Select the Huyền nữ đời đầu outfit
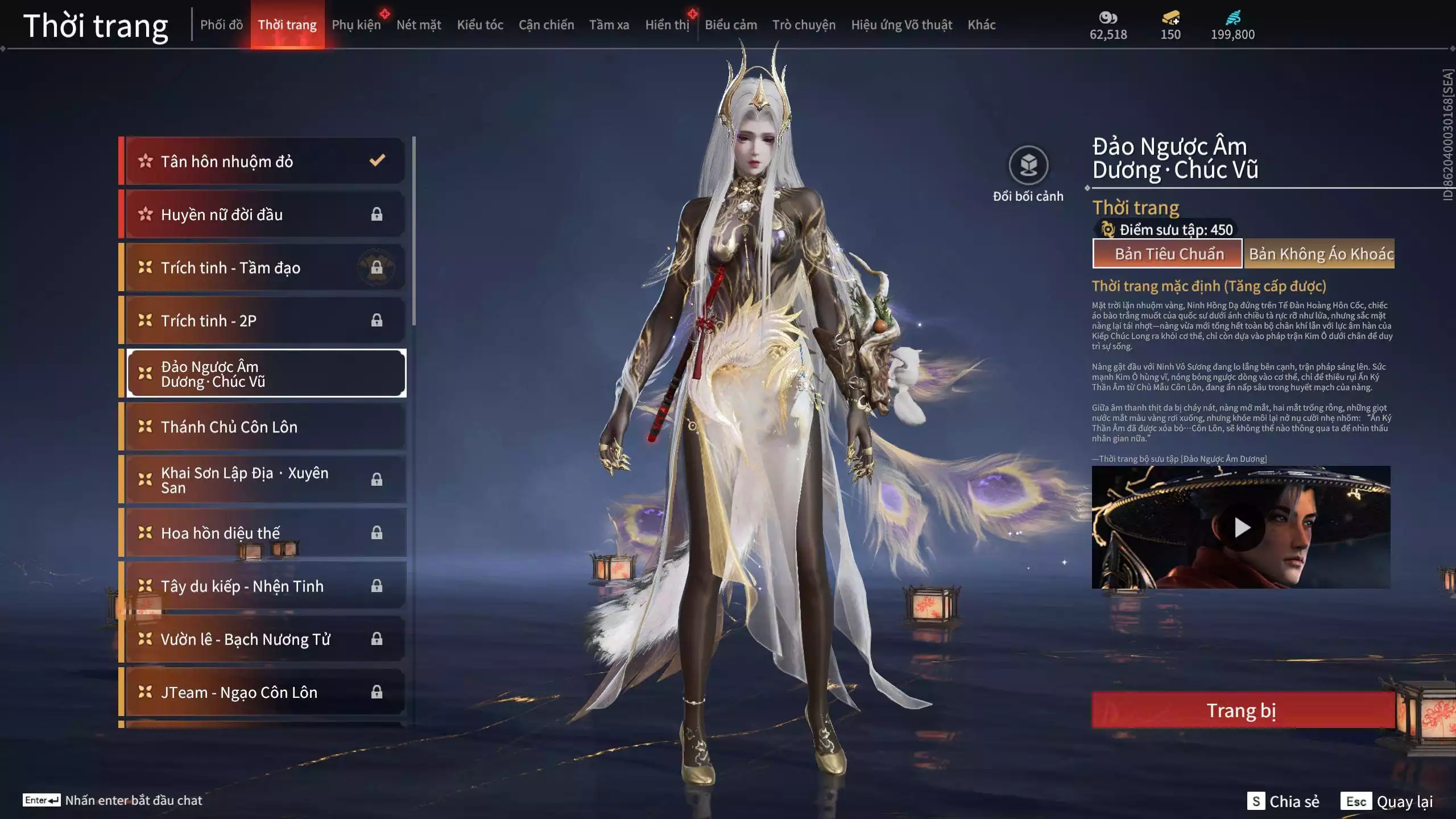The width and height of the screenshot is (1456, 819). (264, 214)
